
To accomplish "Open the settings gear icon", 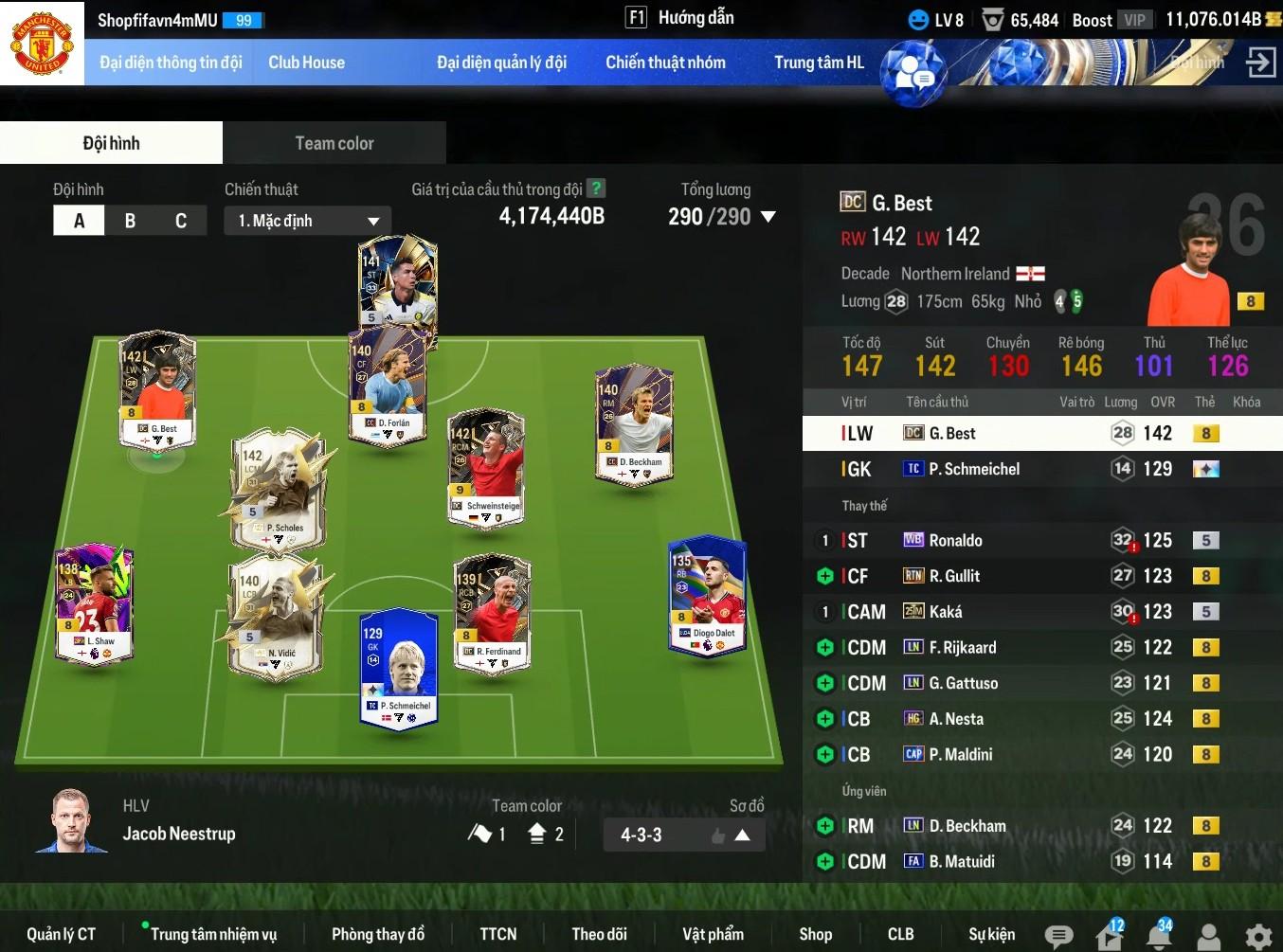I will pos(1258,937).
